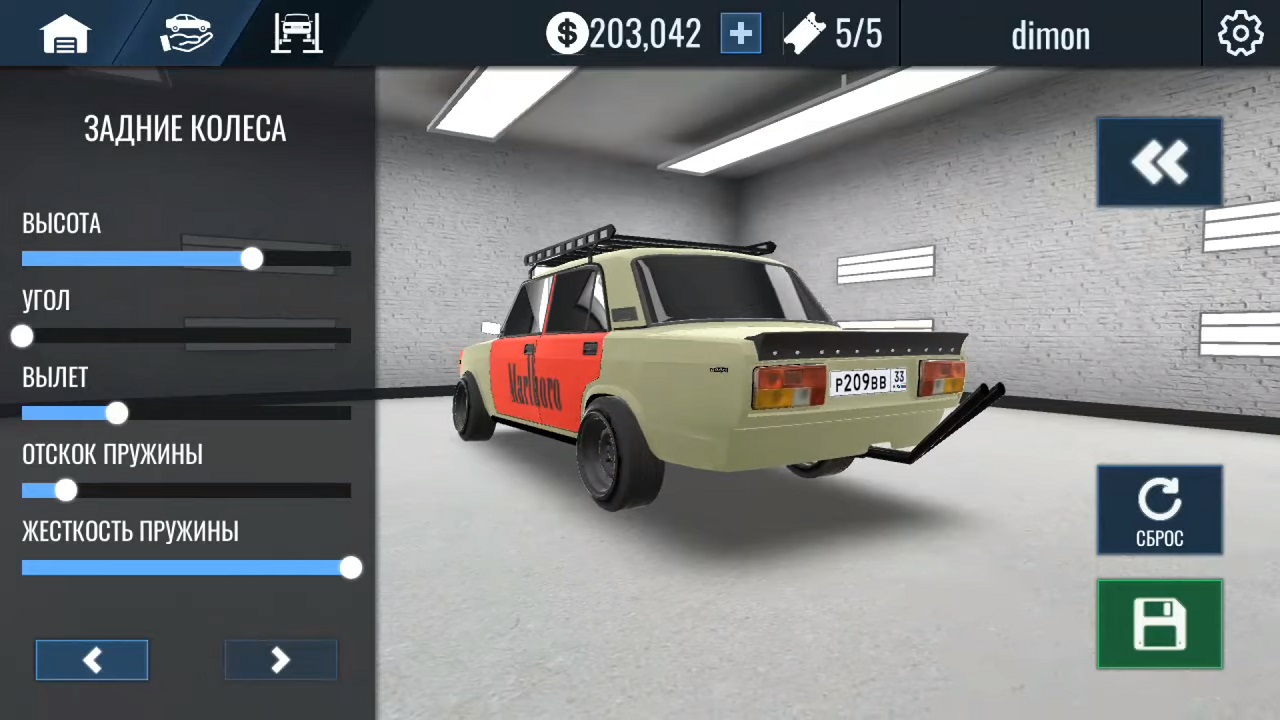Image resolution: width=1280 pixels, height=720 pixels.
Task: Open the settings gear
Action: [1240, 35]
